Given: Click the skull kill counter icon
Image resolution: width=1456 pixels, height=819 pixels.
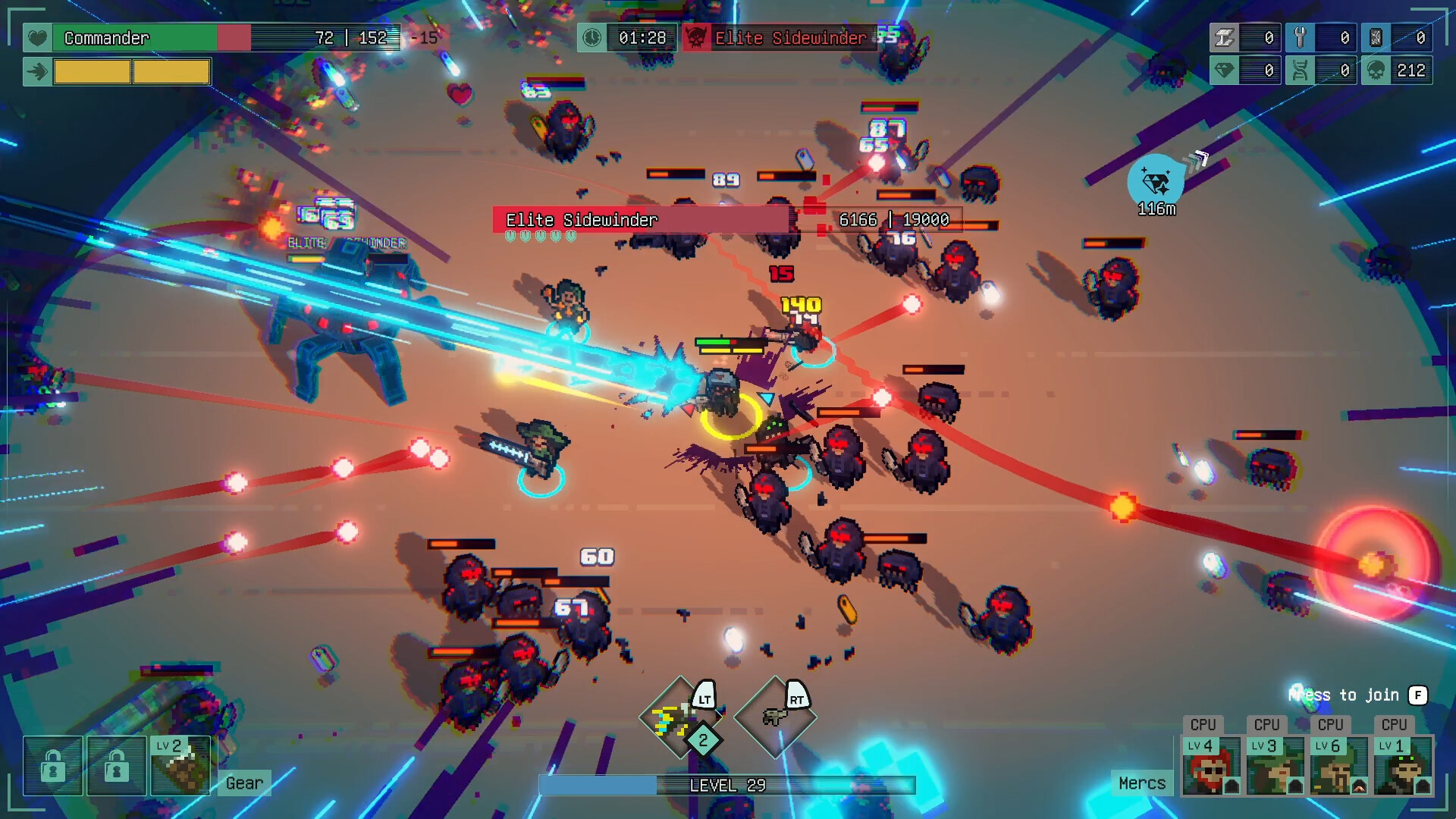Looking at the screenshot, I should tap(1376, 71).
